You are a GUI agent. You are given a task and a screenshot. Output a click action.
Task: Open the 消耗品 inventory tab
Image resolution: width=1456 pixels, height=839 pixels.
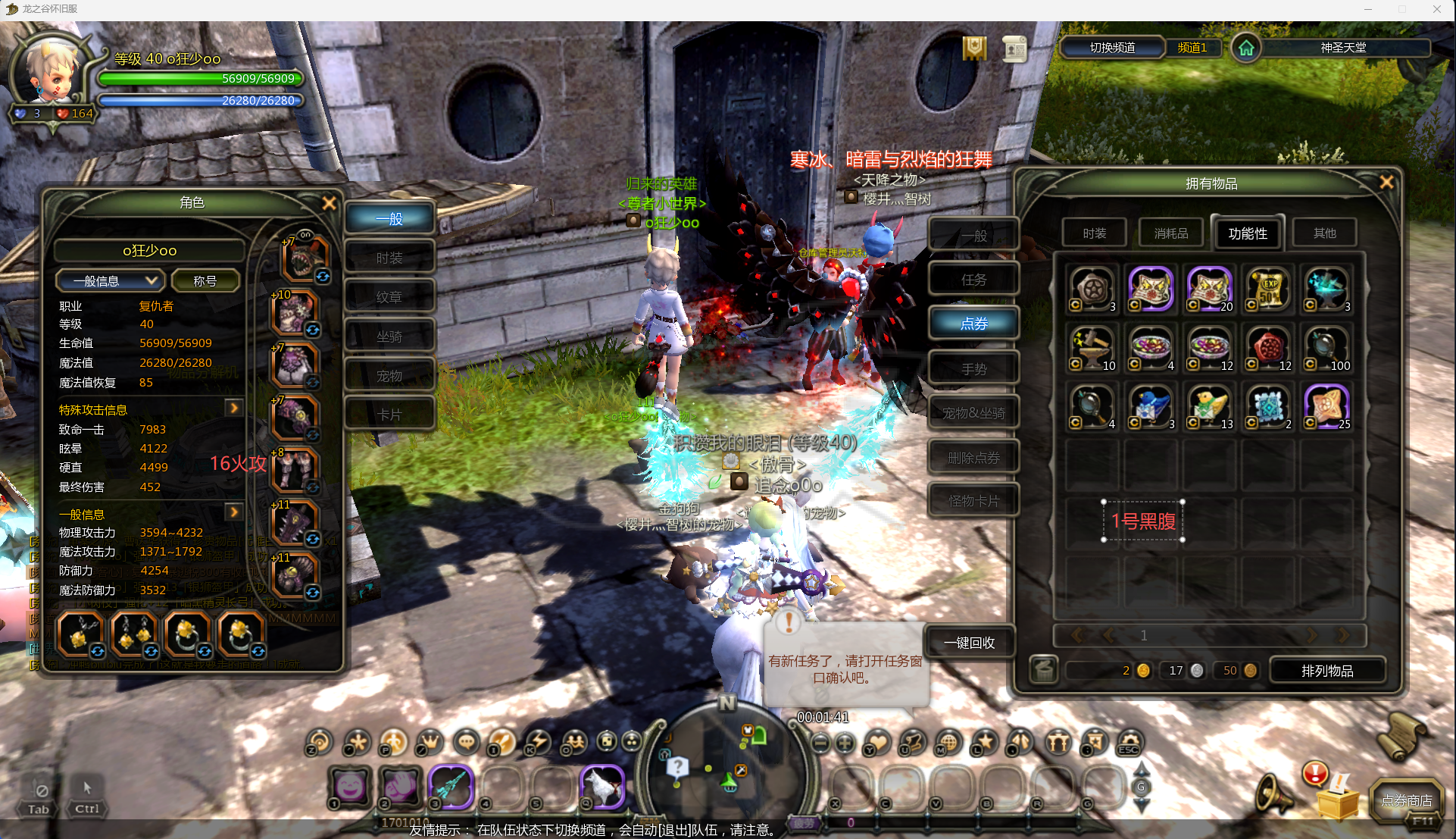(1170, 233)
